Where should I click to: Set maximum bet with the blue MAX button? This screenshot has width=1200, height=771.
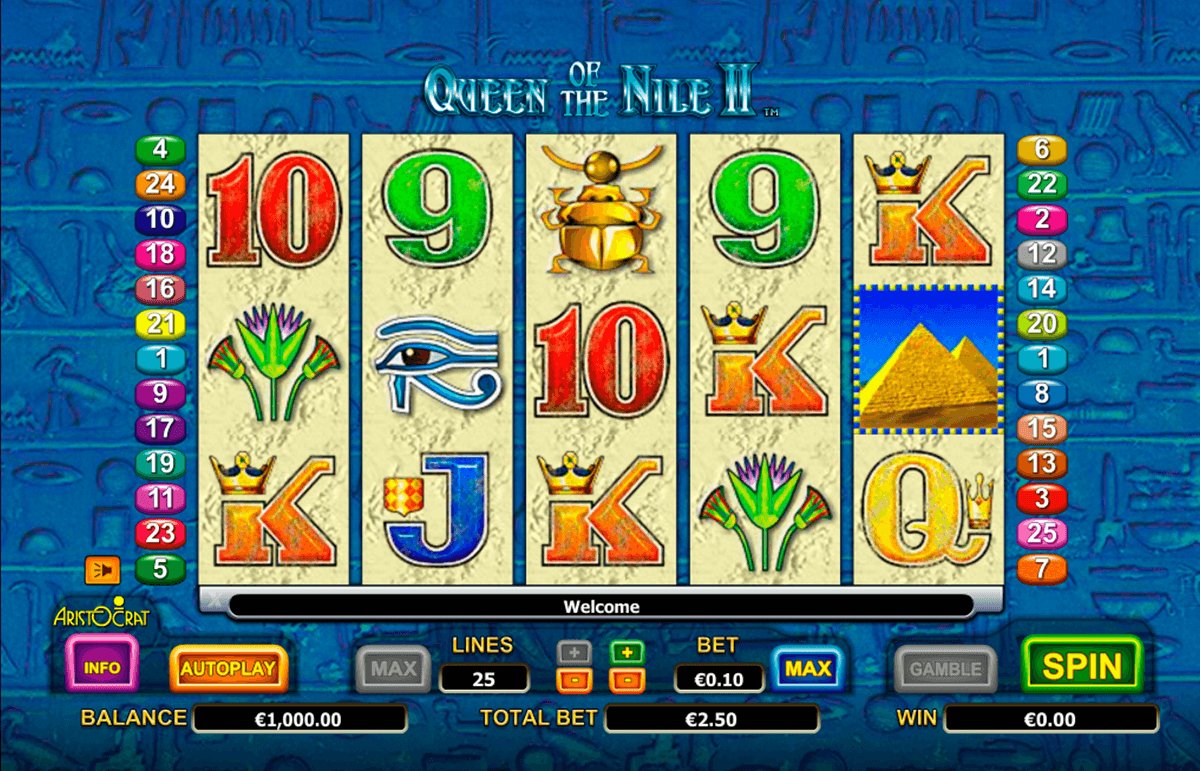[x=807, y=668]
